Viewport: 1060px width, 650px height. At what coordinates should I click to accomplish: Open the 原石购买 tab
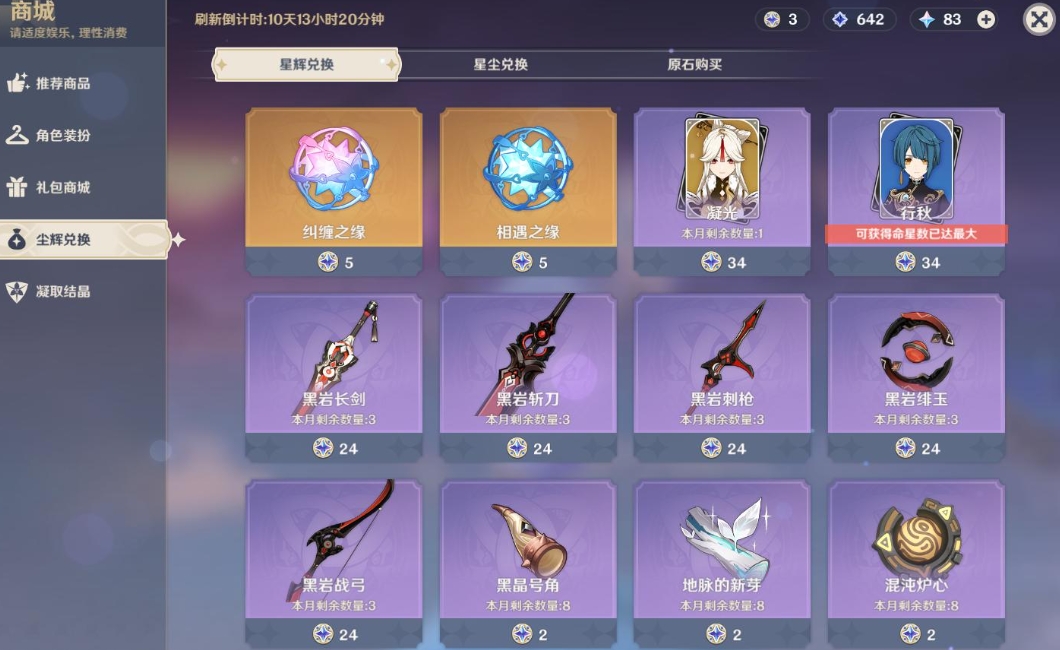click(x=694, y=65)
